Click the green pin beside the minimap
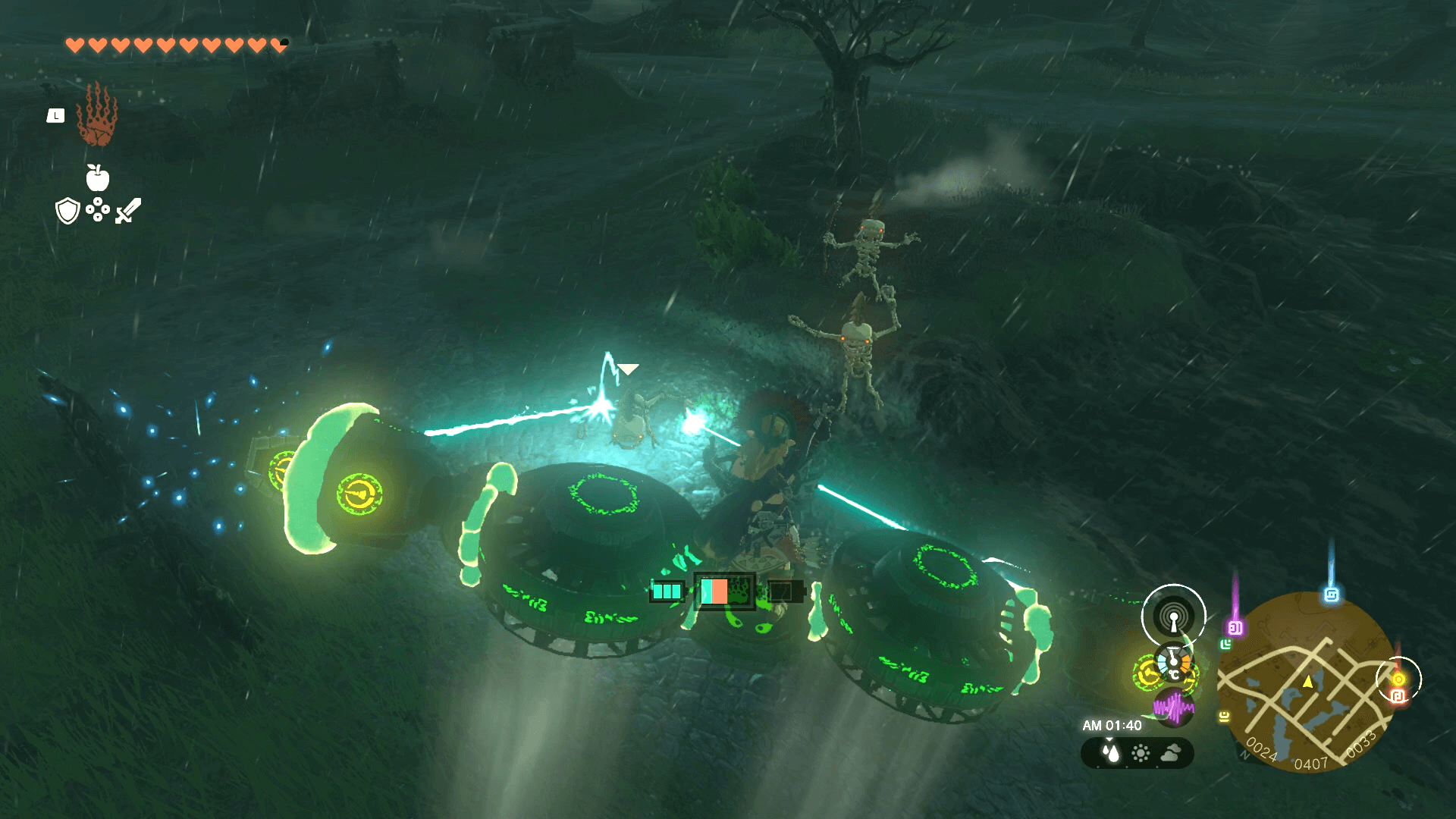Image resolution: width=1456 pixels, height=819 pixels. (1225, 645)
